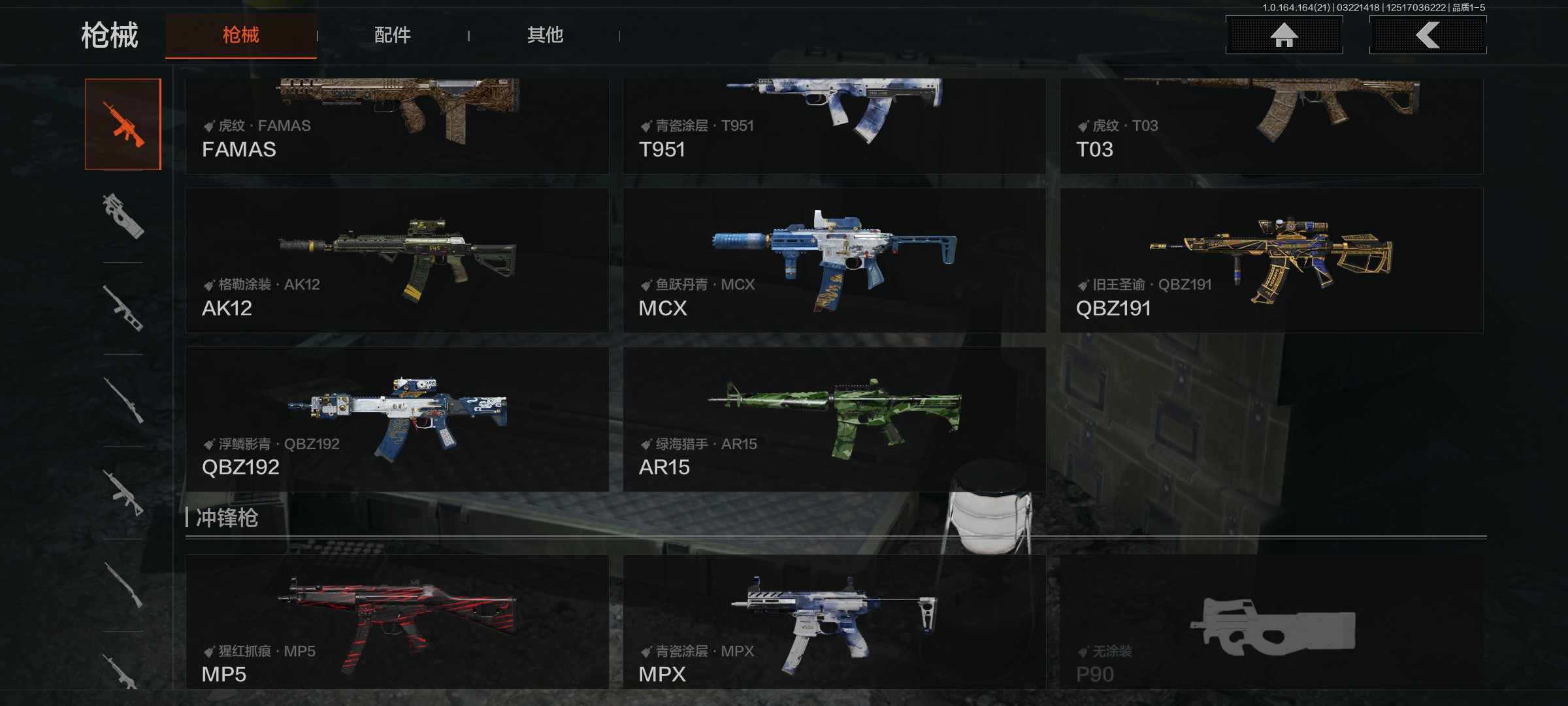This screenshot has height=706, width=1568.
Task: Choose the P90 submachine gun category icon
Action: (123, 216)
